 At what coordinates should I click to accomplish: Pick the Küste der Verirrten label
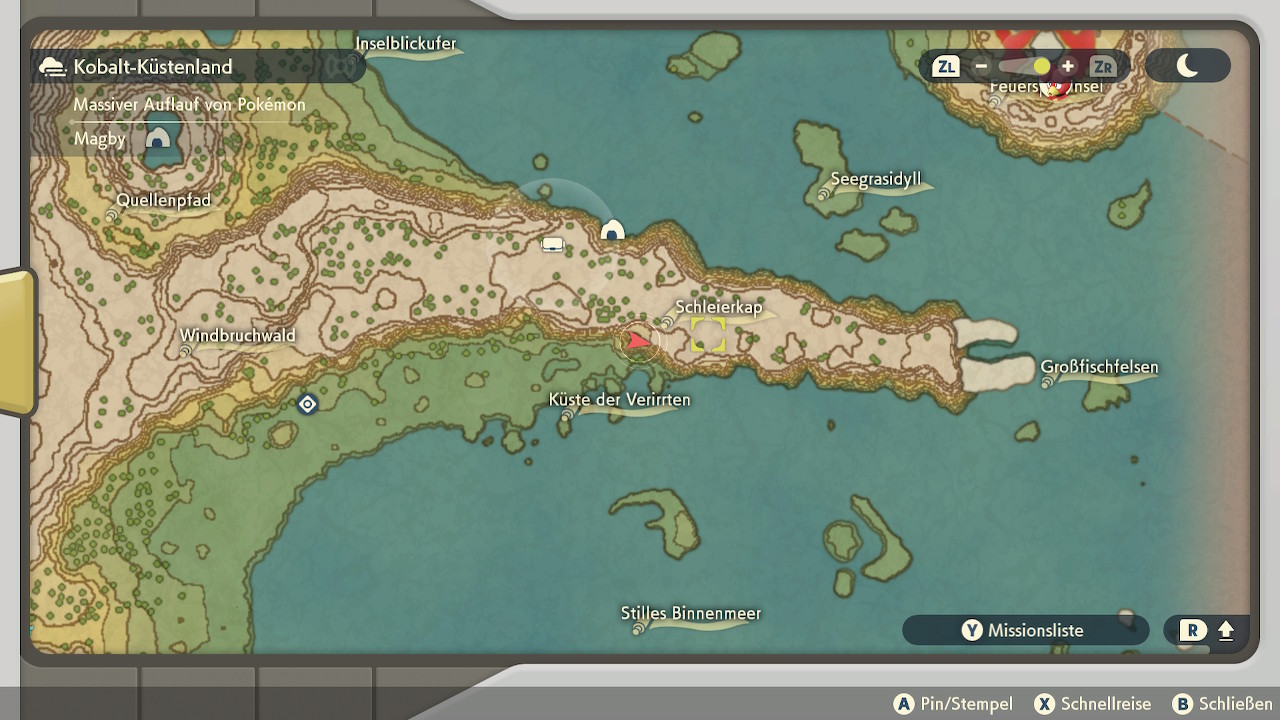[x=619, y=400]
